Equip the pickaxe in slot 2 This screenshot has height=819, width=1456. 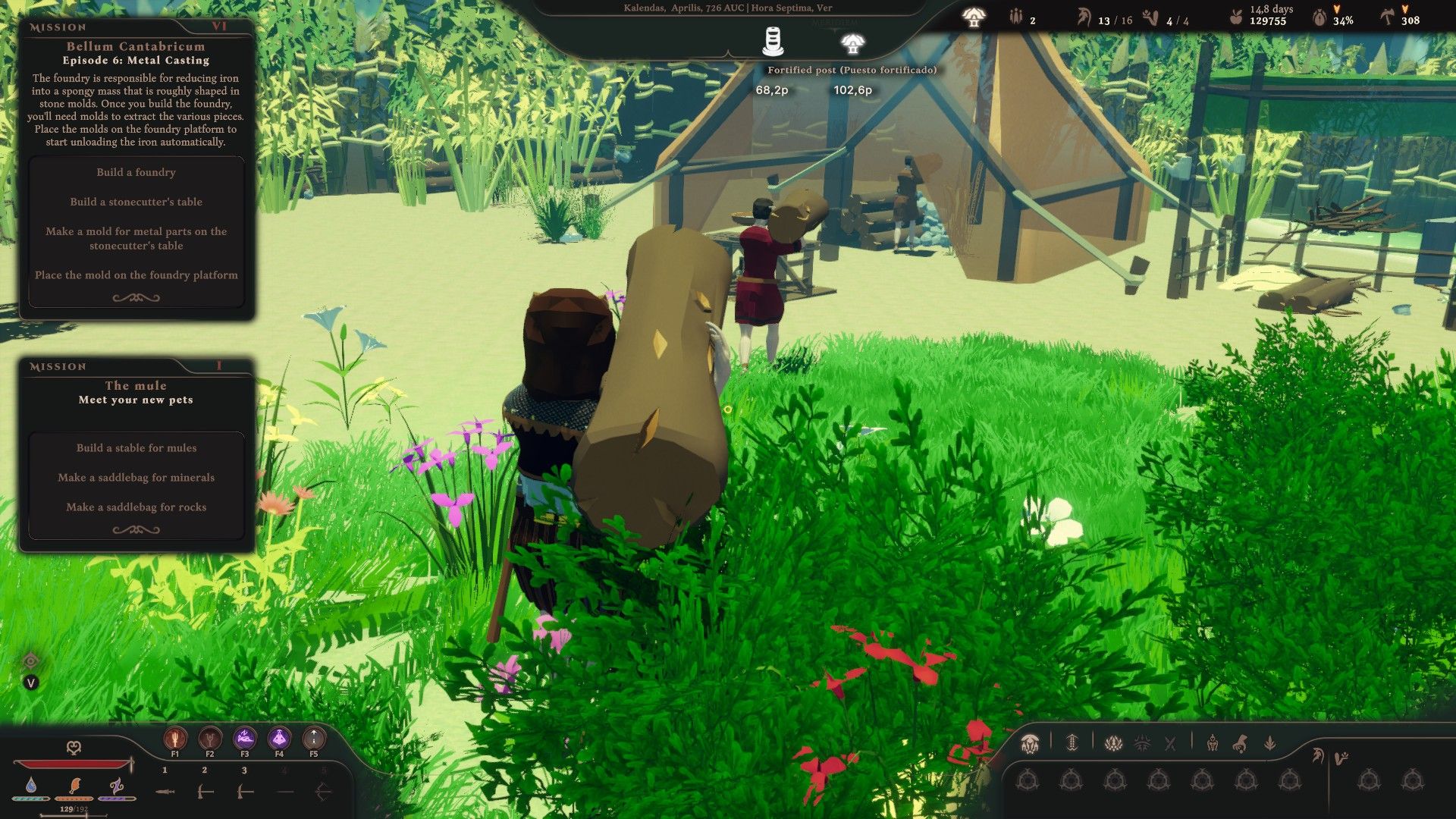click(x=205, y=792)
